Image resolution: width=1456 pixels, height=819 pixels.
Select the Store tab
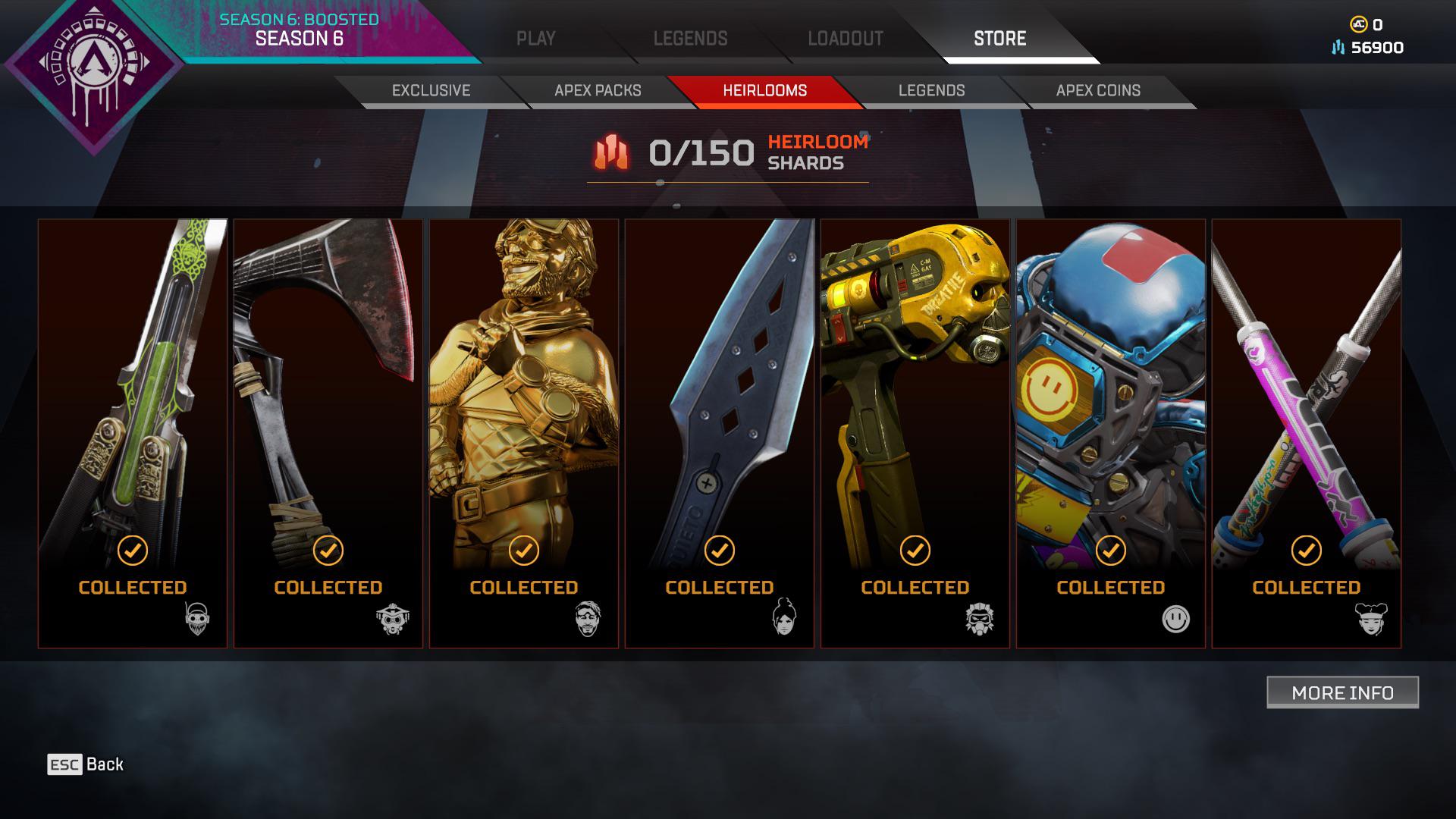pos(999,39)
